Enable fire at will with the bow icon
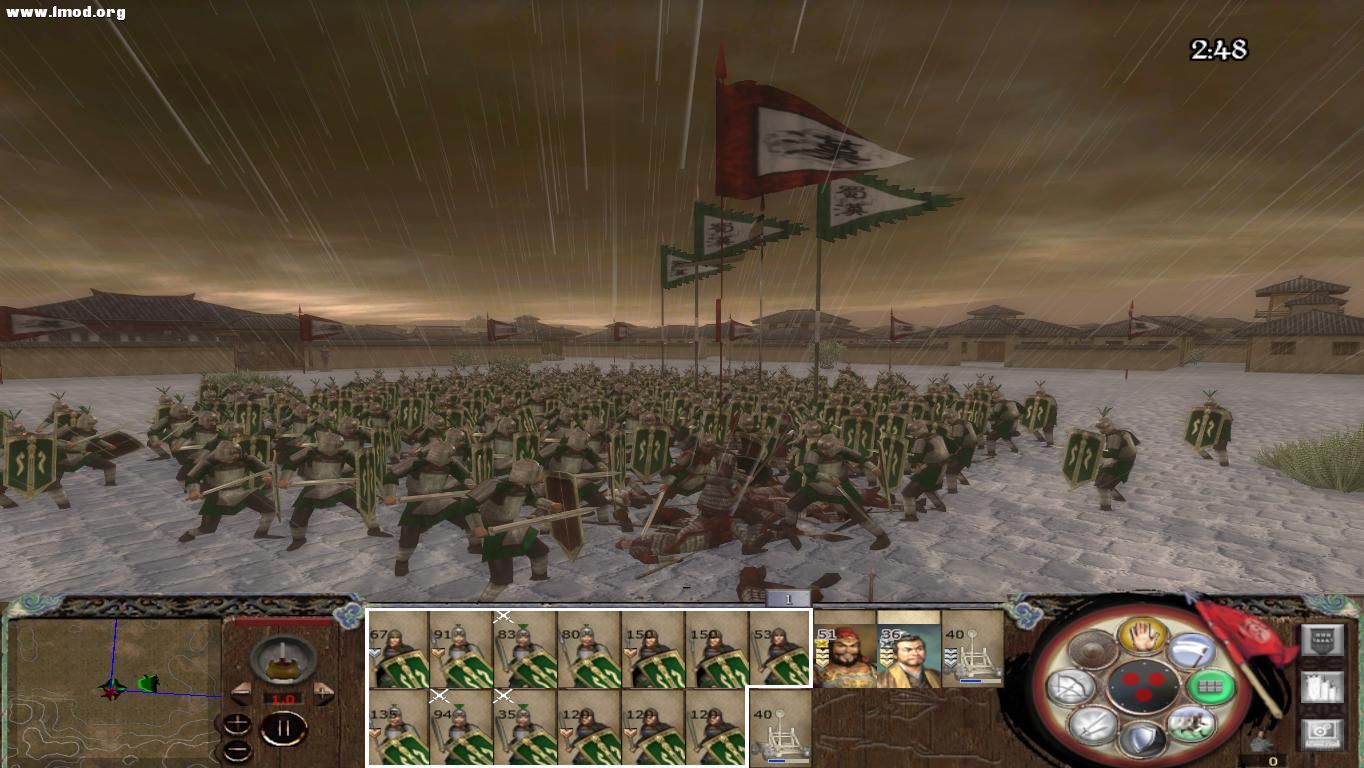 point(1073,686)
